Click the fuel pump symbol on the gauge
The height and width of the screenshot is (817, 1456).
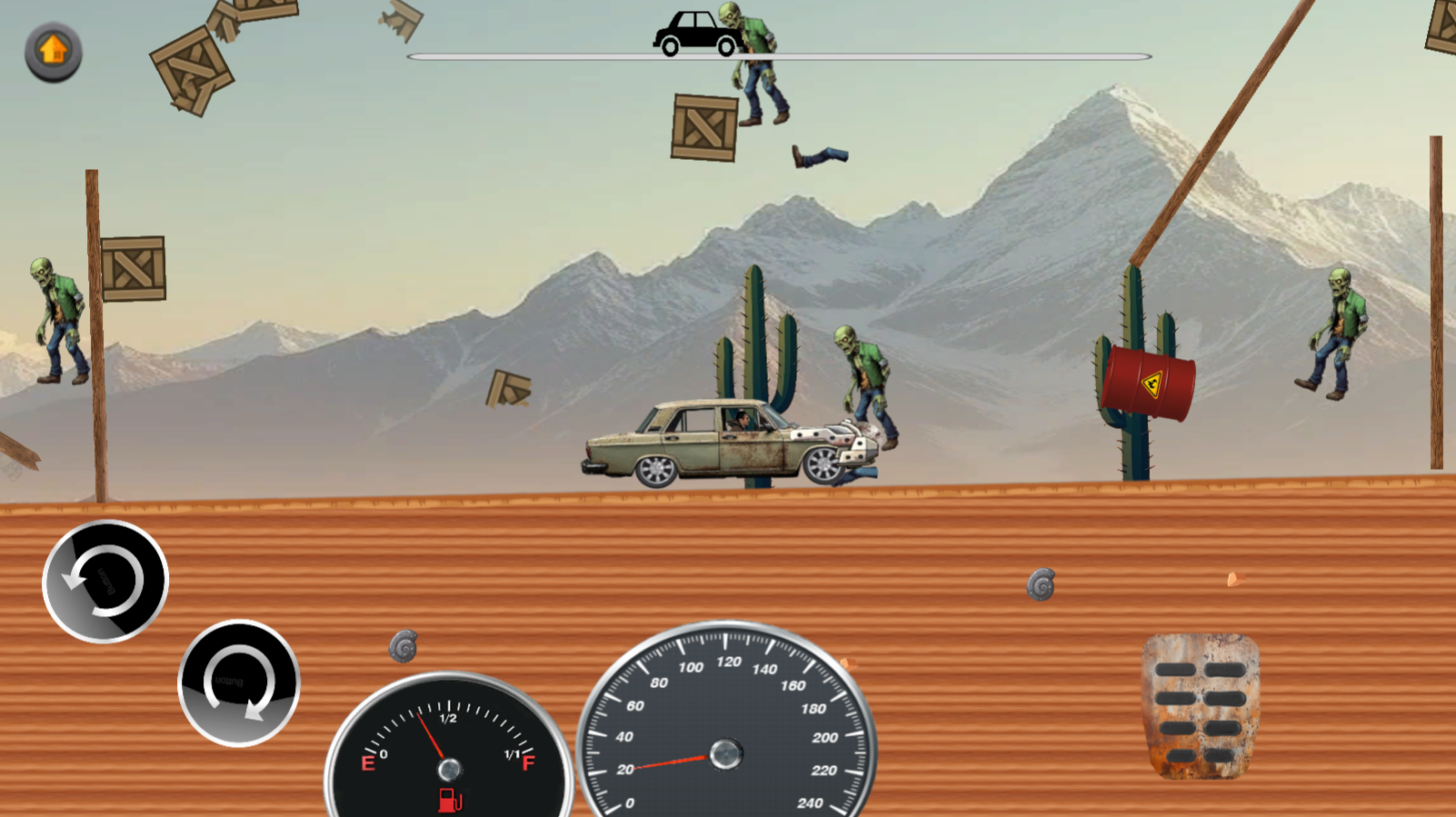[449, 798]
